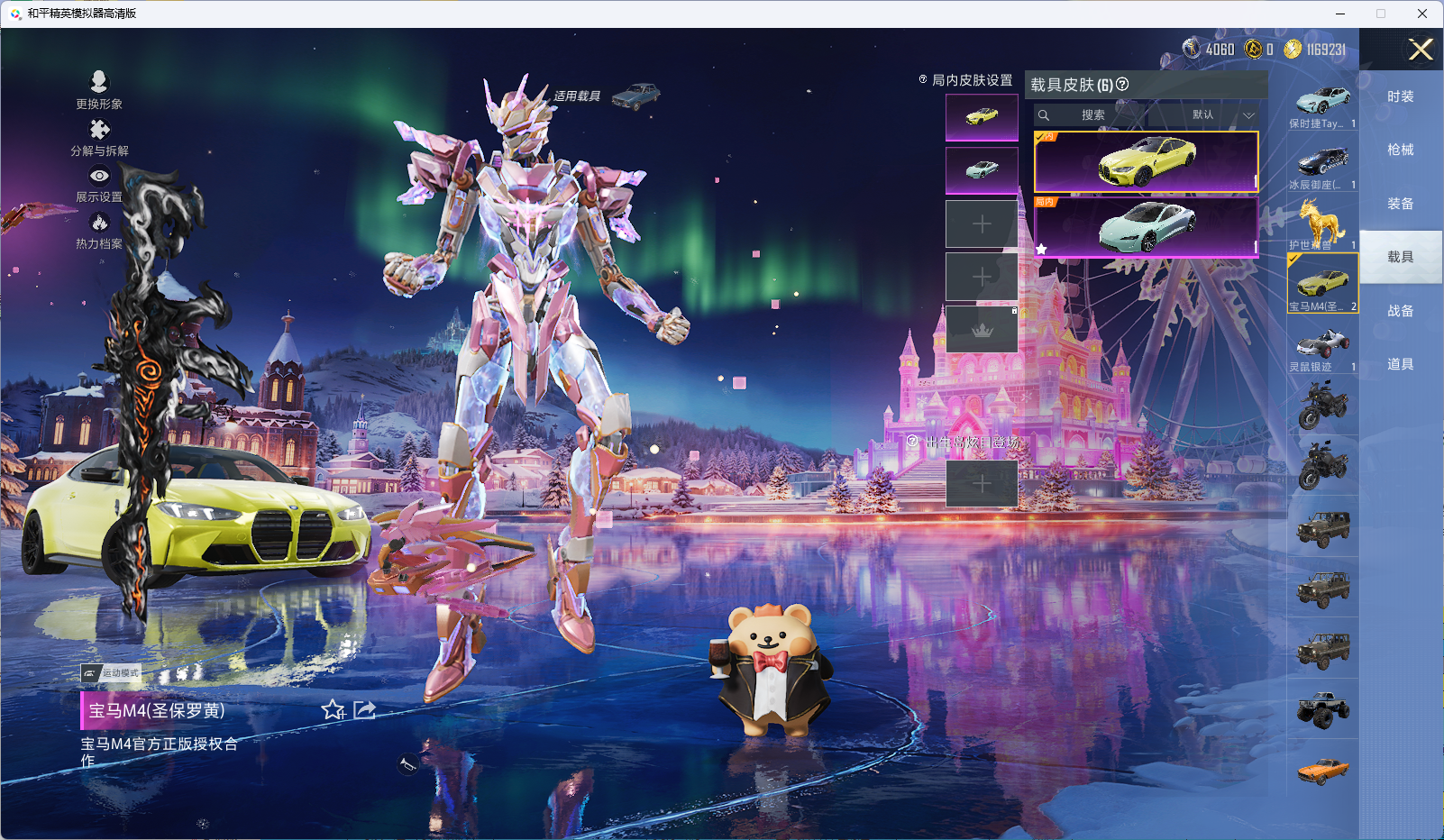
Task: Select the 装备 tab
Action: (x=1400, y=204)
